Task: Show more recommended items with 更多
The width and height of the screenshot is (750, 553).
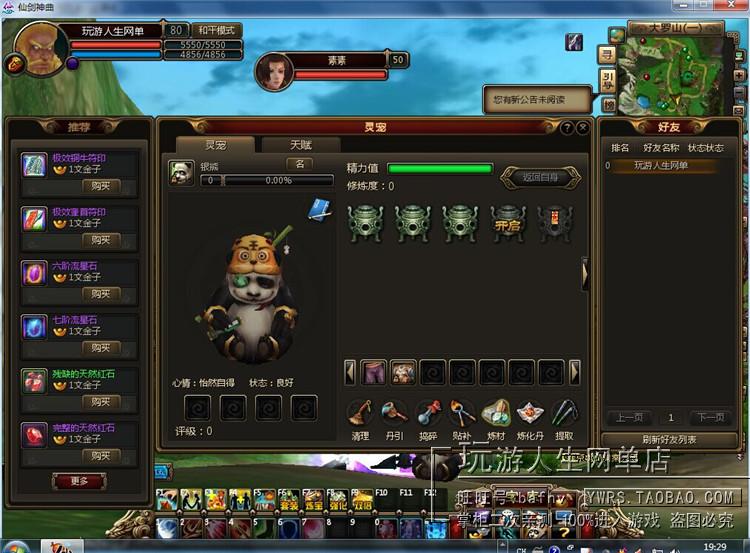Action: click(79, 481)
